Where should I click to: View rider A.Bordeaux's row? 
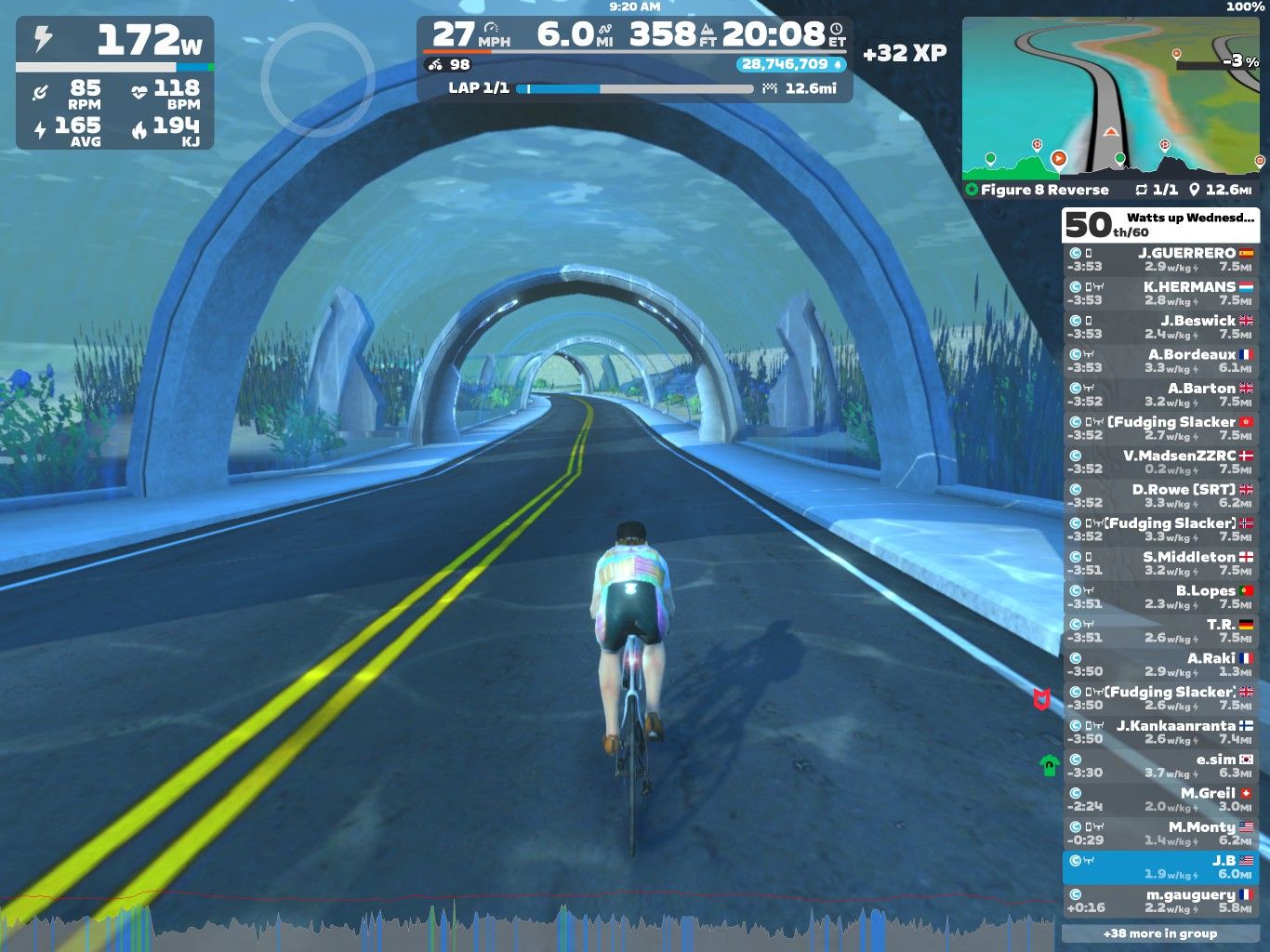[x=1160, y=361]
